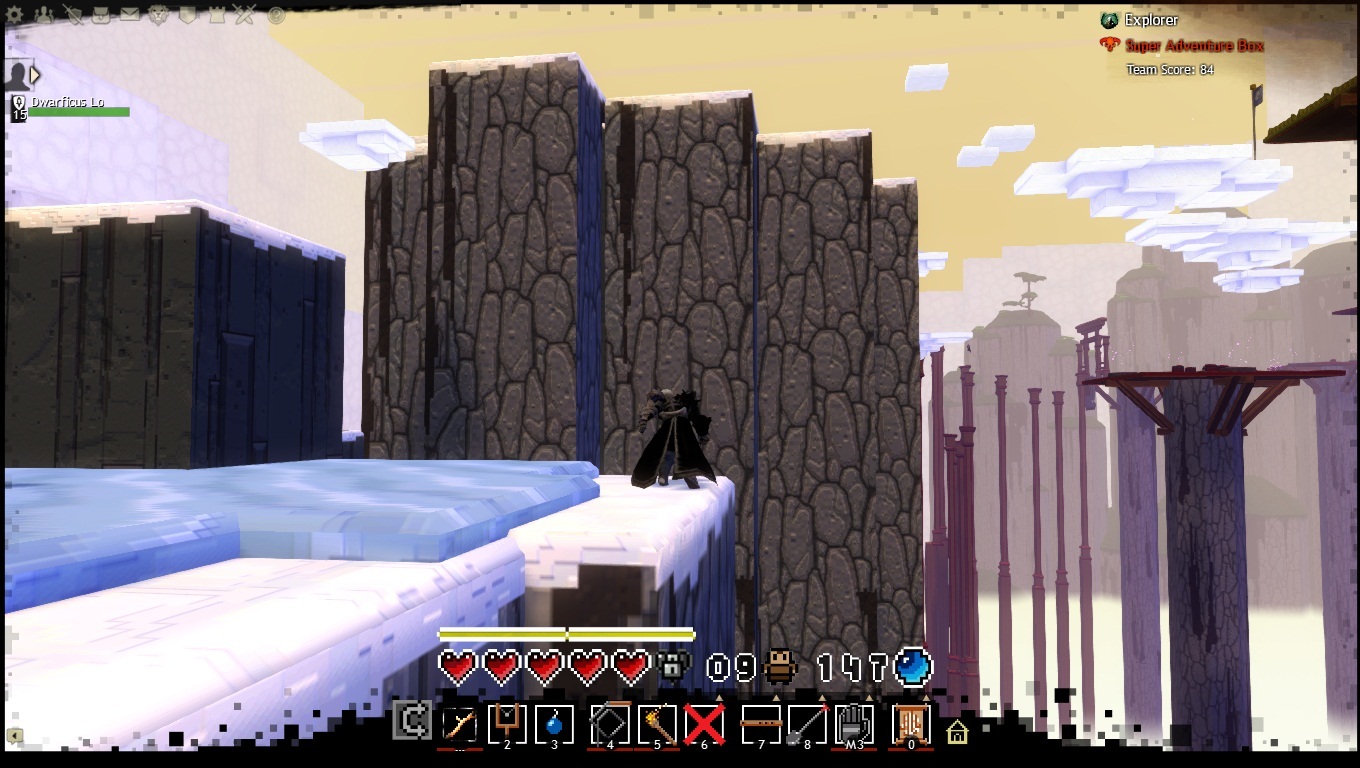The image size is (1360, 768).
Task: Open the PvP crossed swords icon
Action: tap(247, 15)
